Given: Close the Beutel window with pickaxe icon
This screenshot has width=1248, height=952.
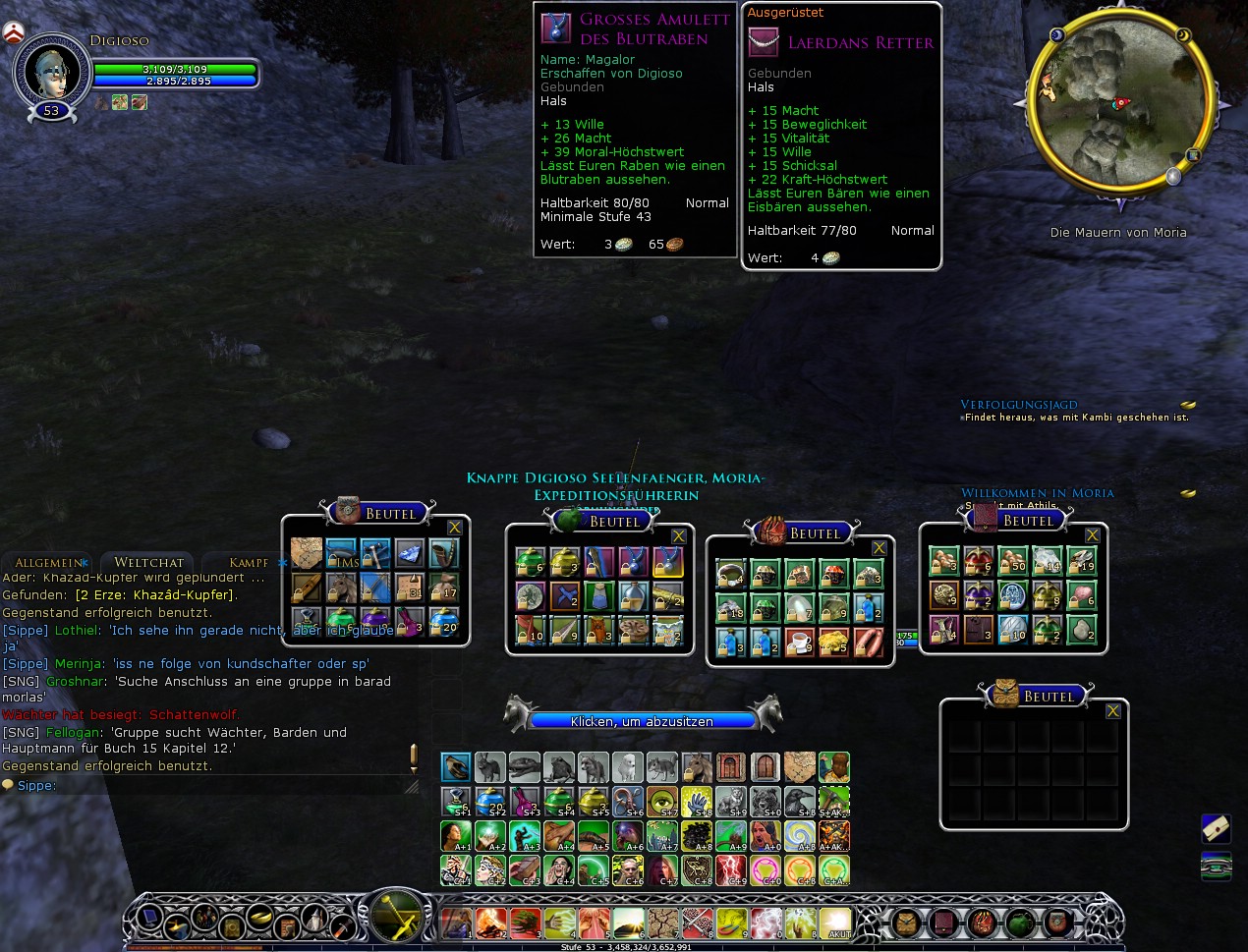Looking at the screenshot, I should pos(454,528).
